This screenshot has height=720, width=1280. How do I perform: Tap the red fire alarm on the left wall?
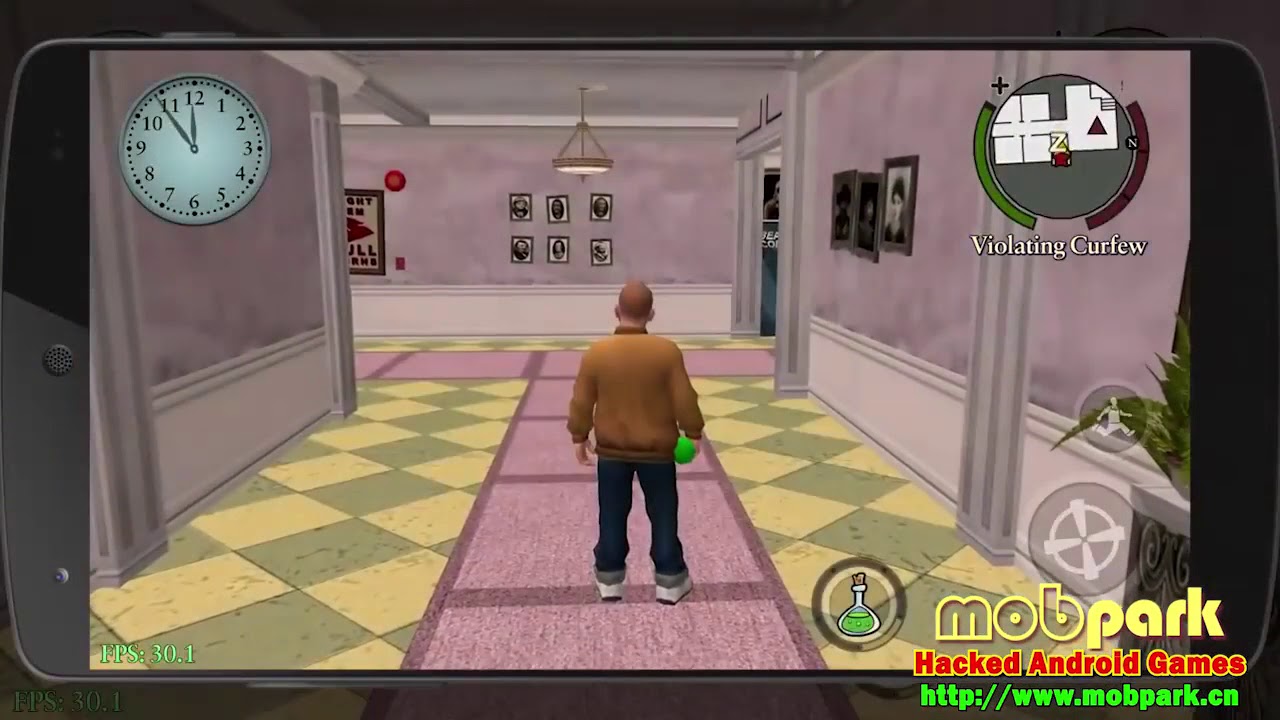pyautogui.click(x=396, y=180)
